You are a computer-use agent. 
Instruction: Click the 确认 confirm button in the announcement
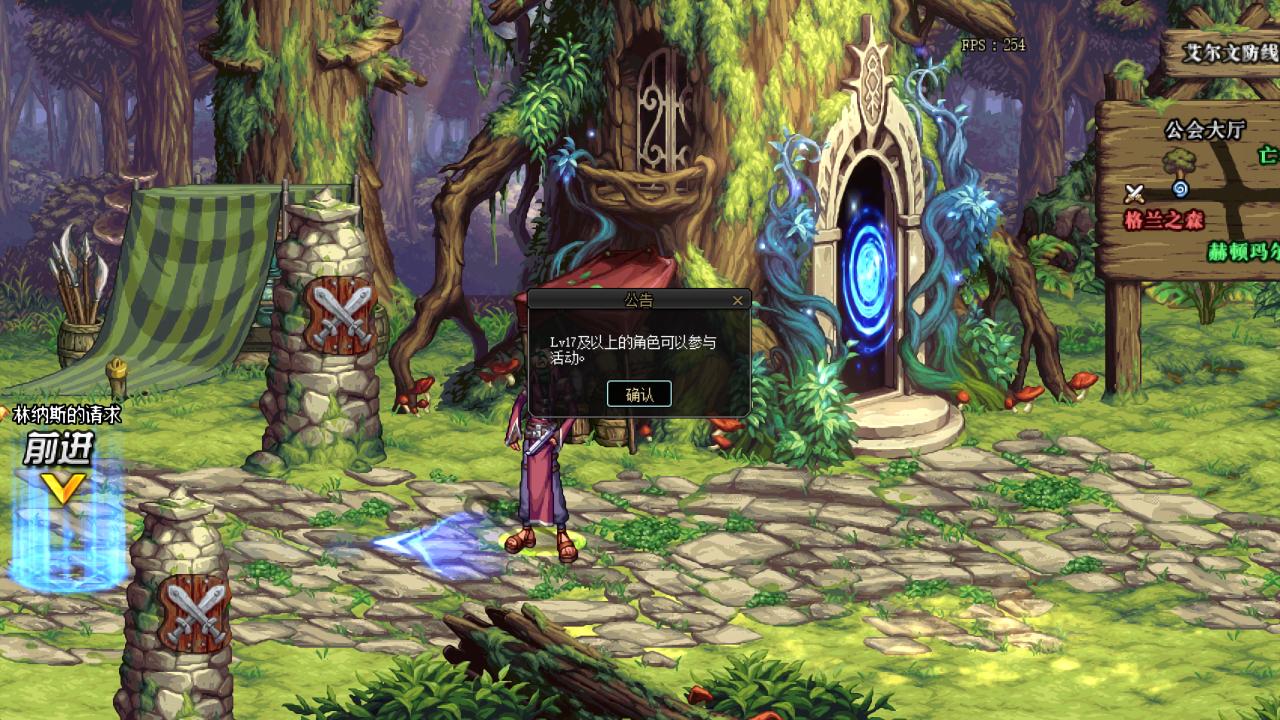640,395
